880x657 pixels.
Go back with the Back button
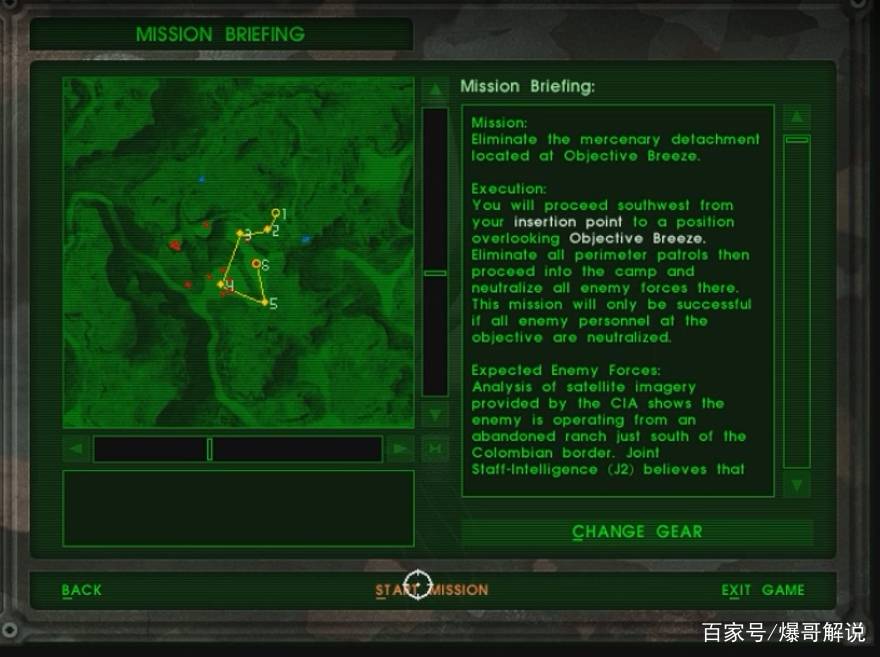pos(82,590)
